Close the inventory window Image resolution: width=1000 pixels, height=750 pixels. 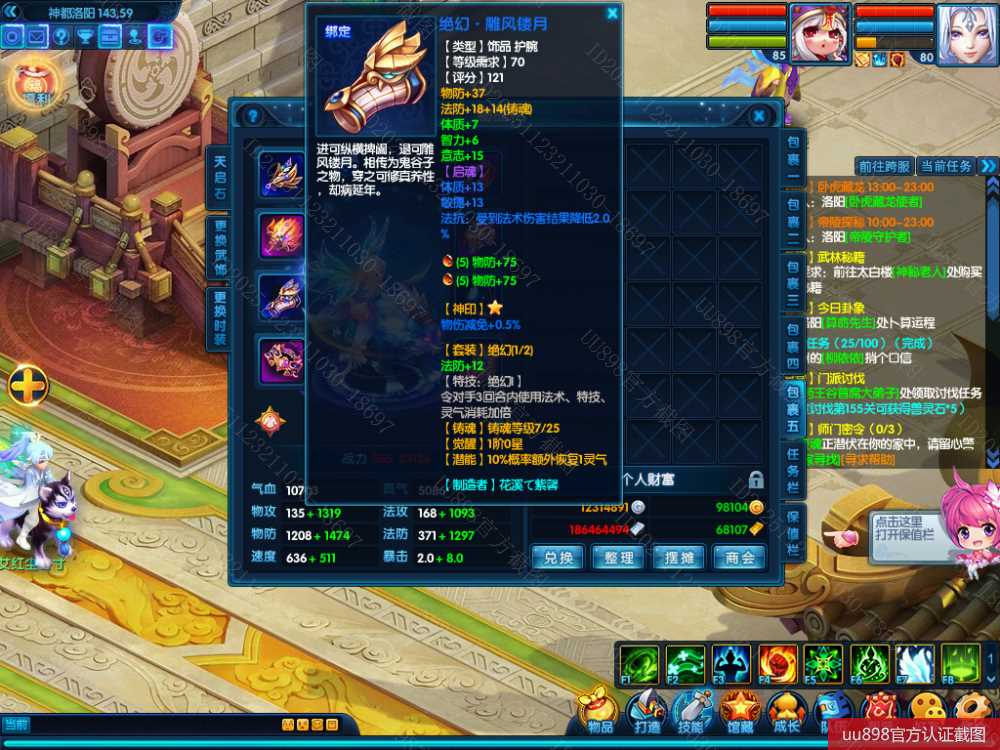(x=759, y=116)
